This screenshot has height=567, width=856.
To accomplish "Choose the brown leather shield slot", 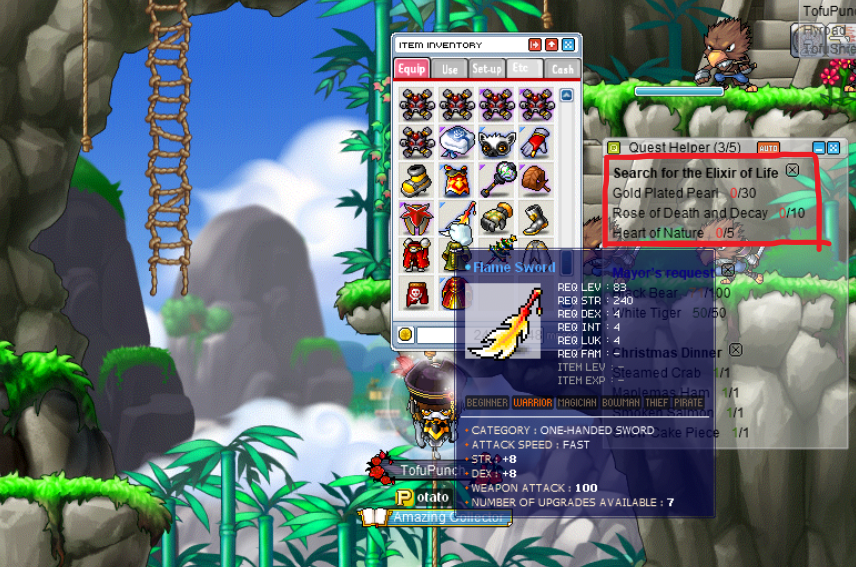I will [535, 181].
